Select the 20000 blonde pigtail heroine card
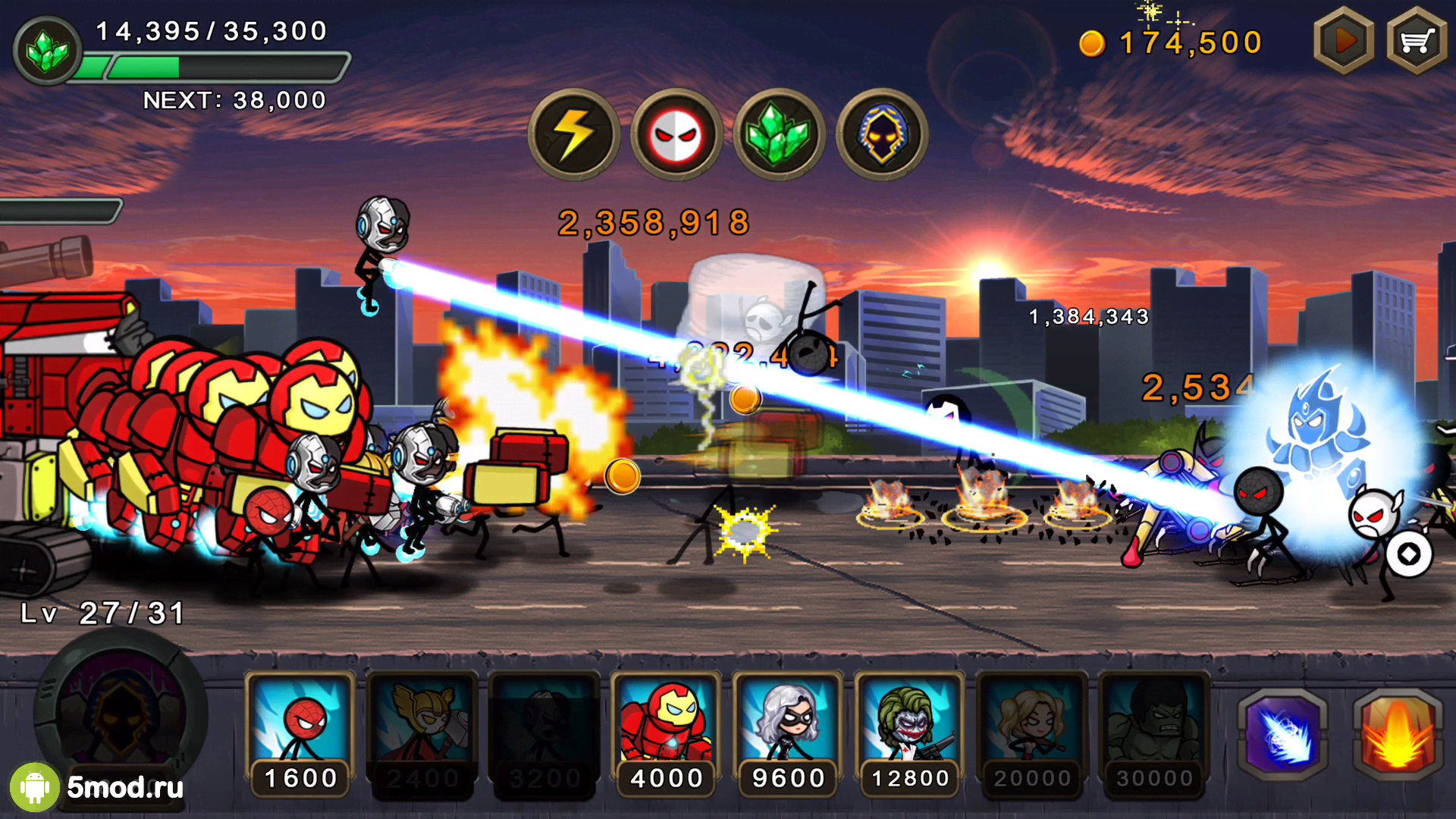Image resolution: width=1456 pixels, height=819 pixels. (1032, 732)
